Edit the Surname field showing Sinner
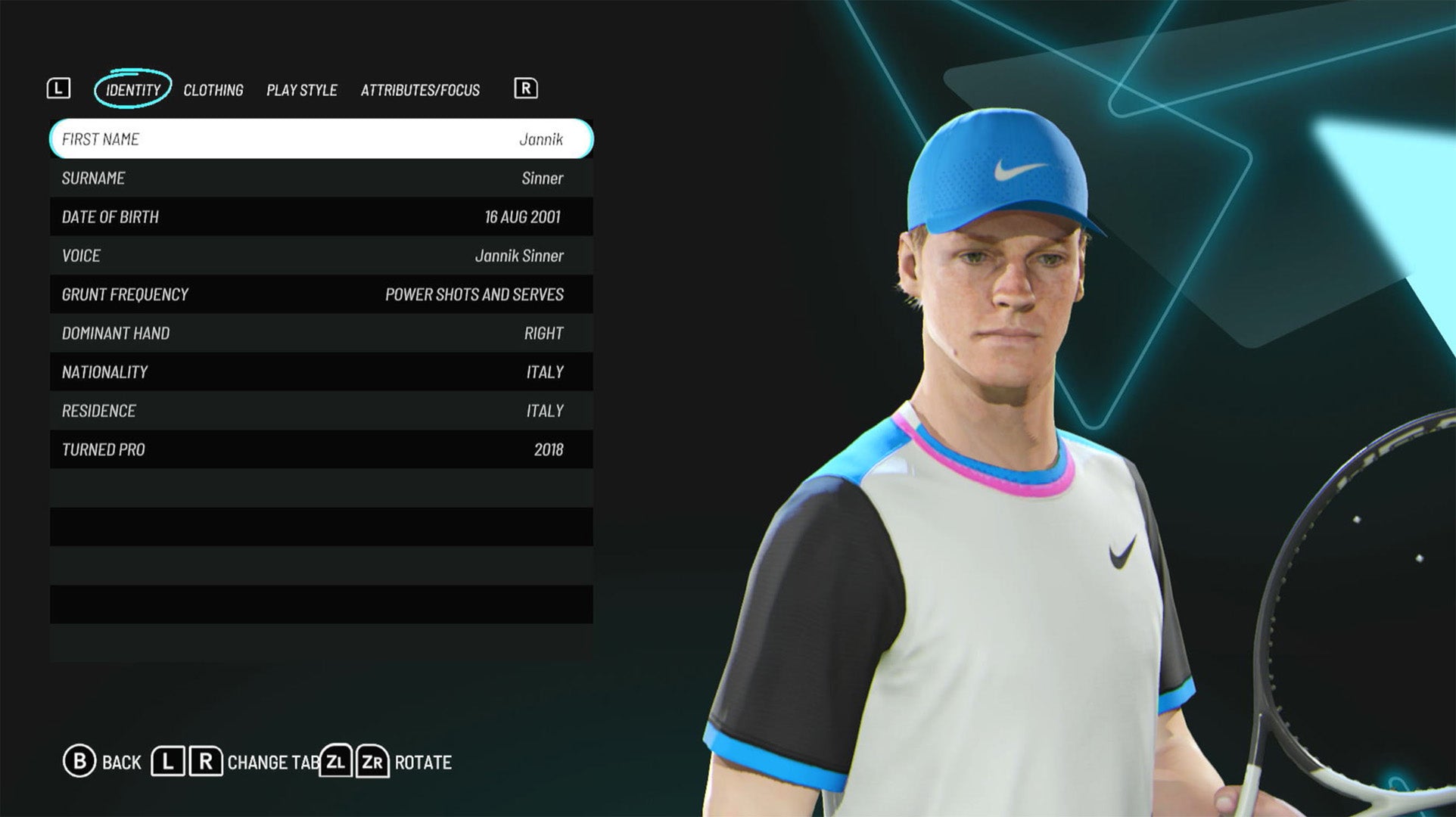 pos(321,178)
